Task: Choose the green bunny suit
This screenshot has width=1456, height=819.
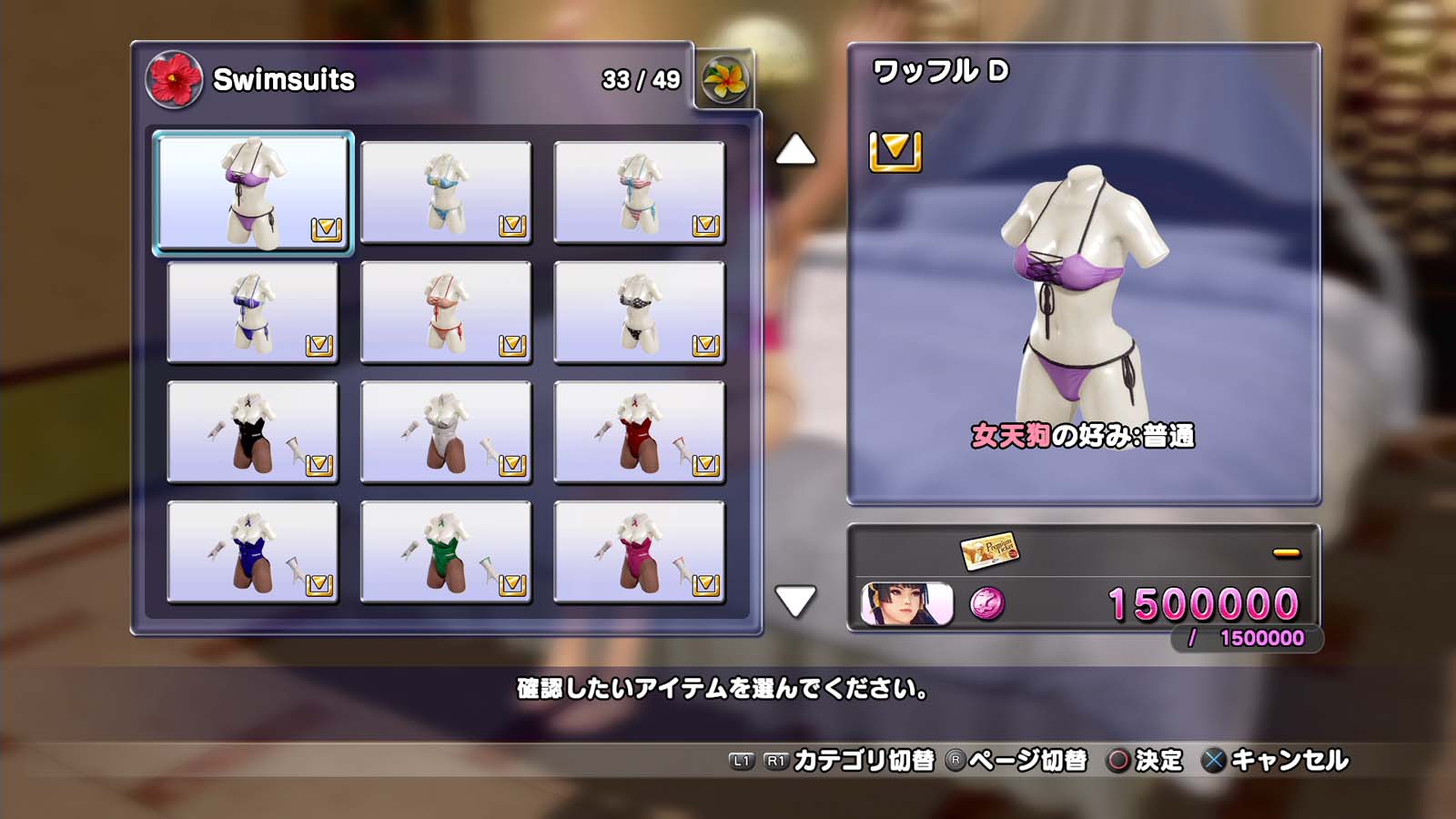Action: (x=446, y=552)
